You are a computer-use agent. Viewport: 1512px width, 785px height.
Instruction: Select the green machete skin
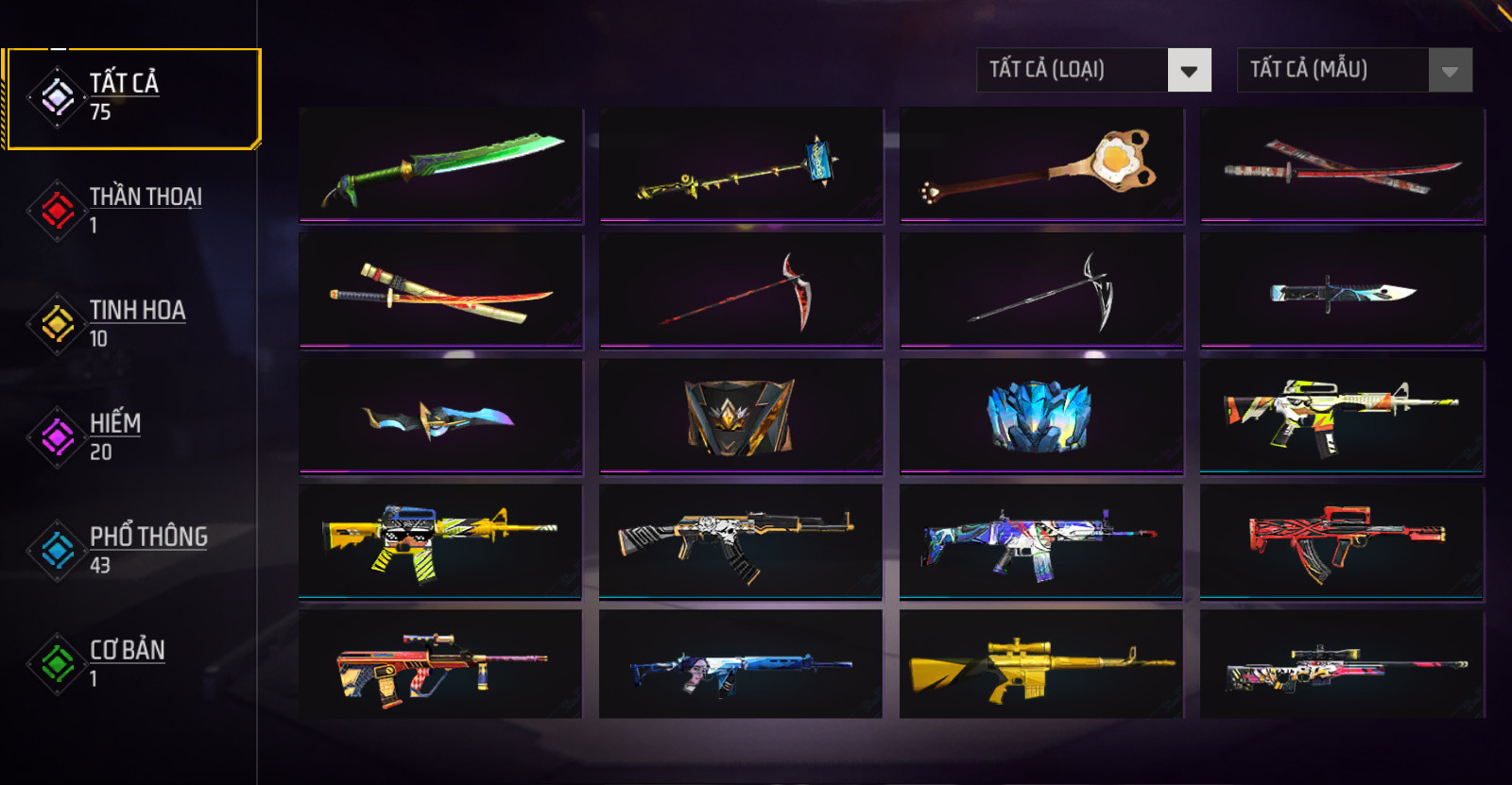(441, 165)
